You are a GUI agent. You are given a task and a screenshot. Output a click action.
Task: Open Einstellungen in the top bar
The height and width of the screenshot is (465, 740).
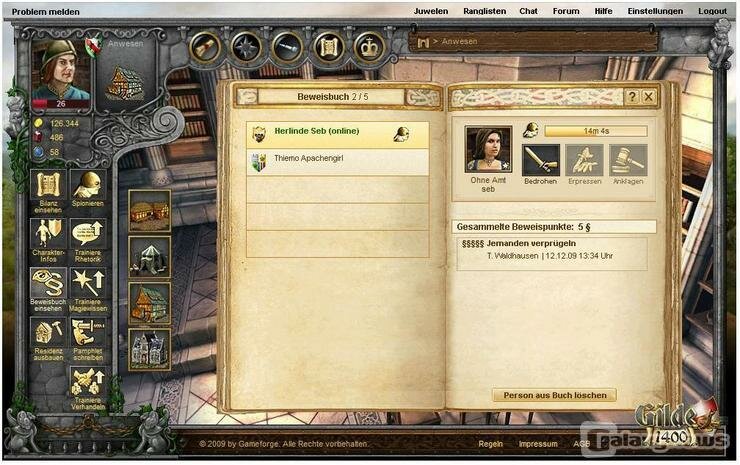(x=655, y=11)
